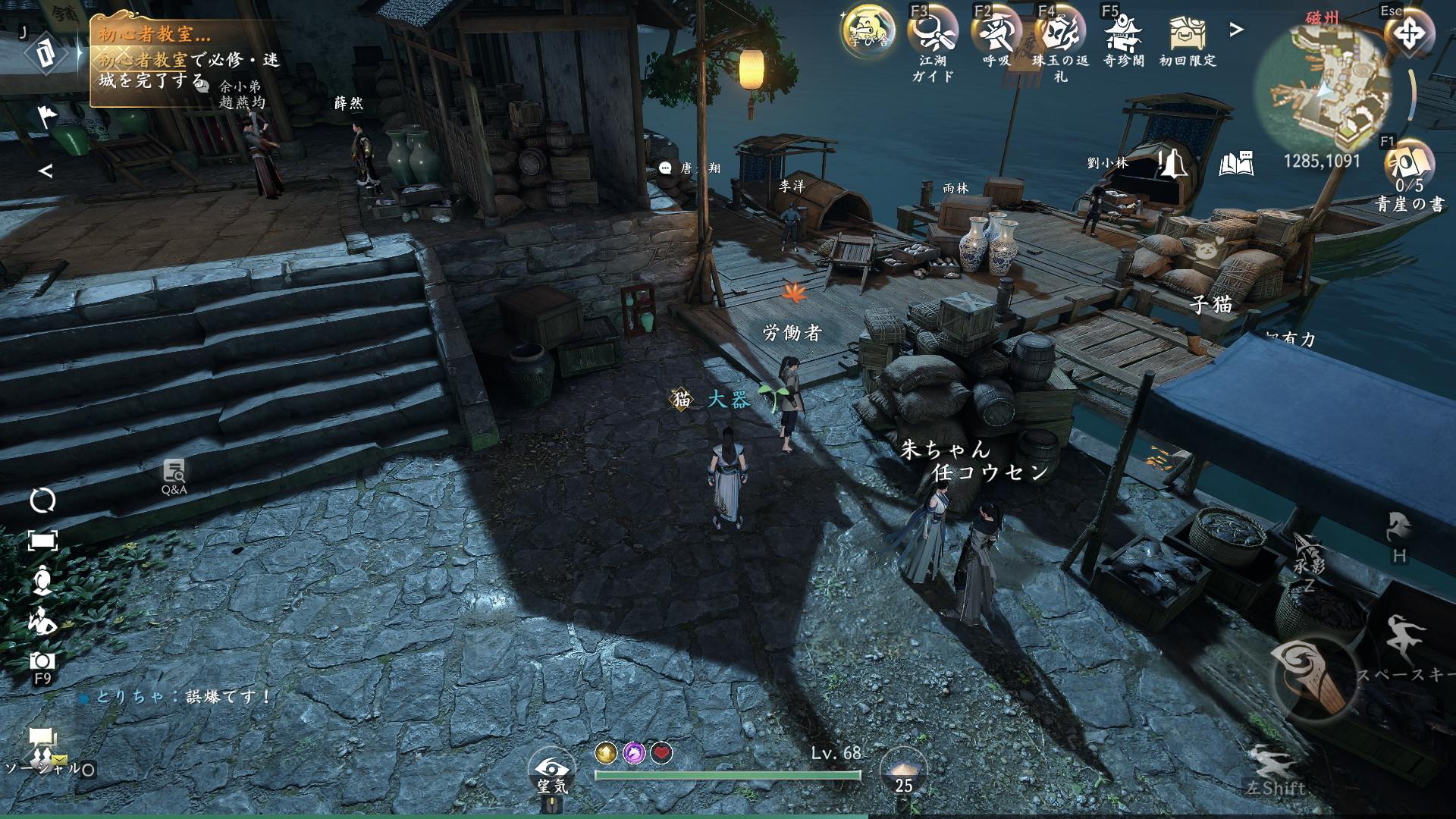Open the 江湖ガイド menu icon
Screen dimensions: 1456x819
tap(932, 33)
